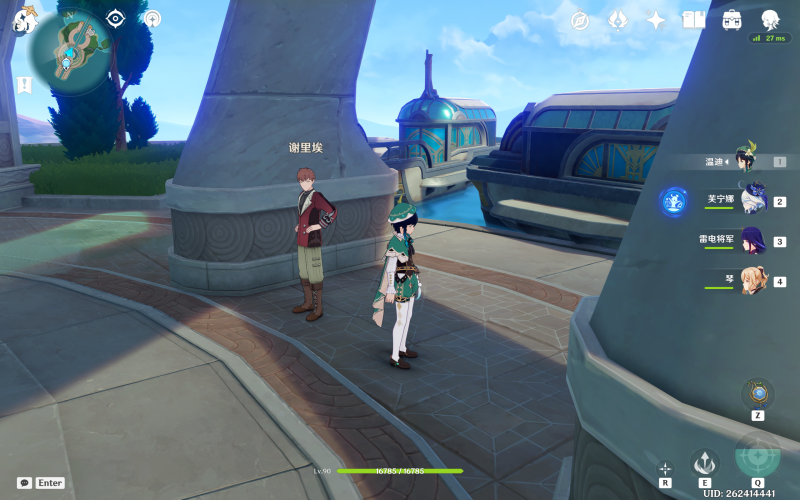800x500 pixels.
Task: Open the backpack inventory
Action: coord(732,20)
